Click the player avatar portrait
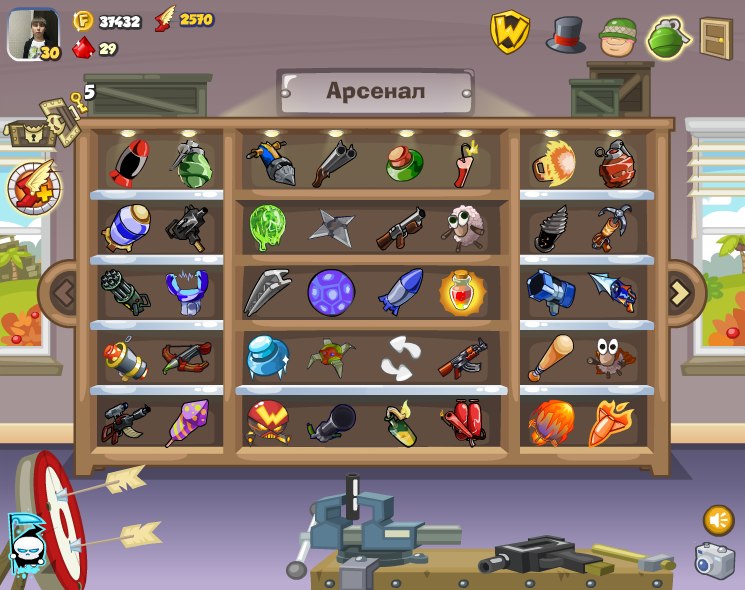745x590 pixels. pos(32,35)
